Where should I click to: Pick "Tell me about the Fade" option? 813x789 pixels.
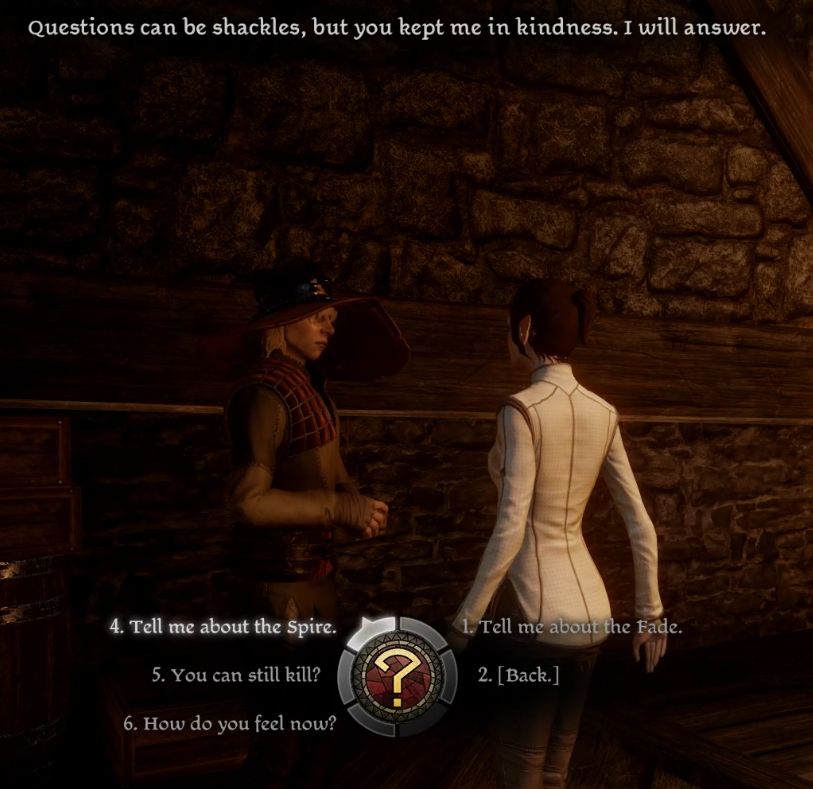(571, 628)
